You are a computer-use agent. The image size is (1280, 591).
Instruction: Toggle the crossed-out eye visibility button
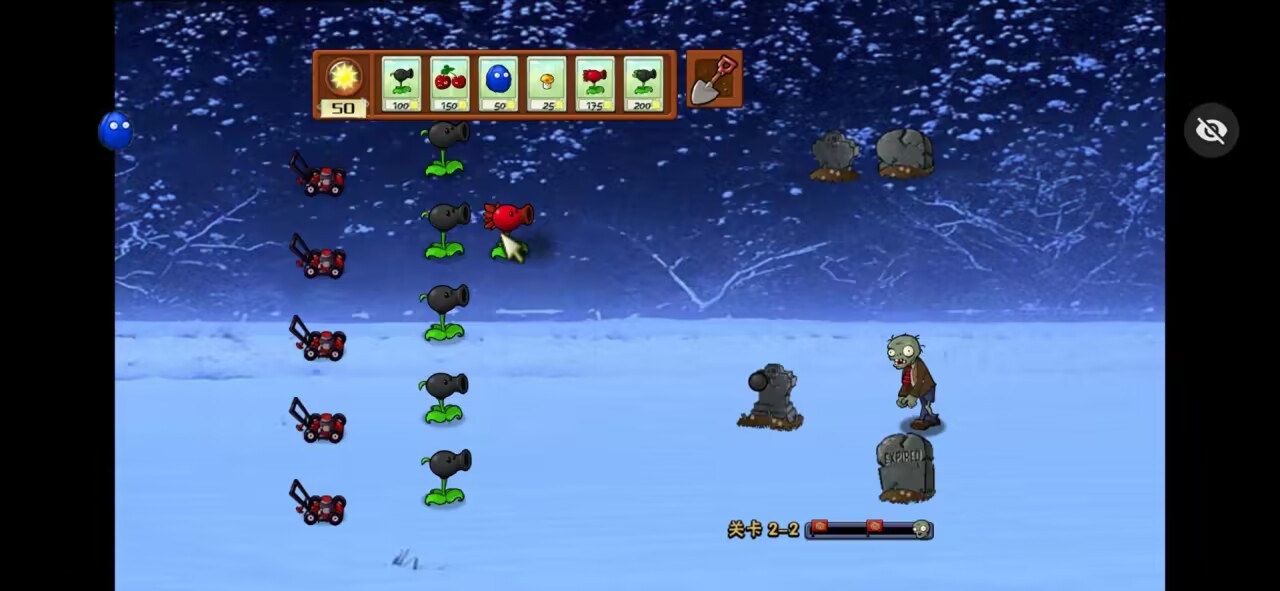click(1211, 131)
